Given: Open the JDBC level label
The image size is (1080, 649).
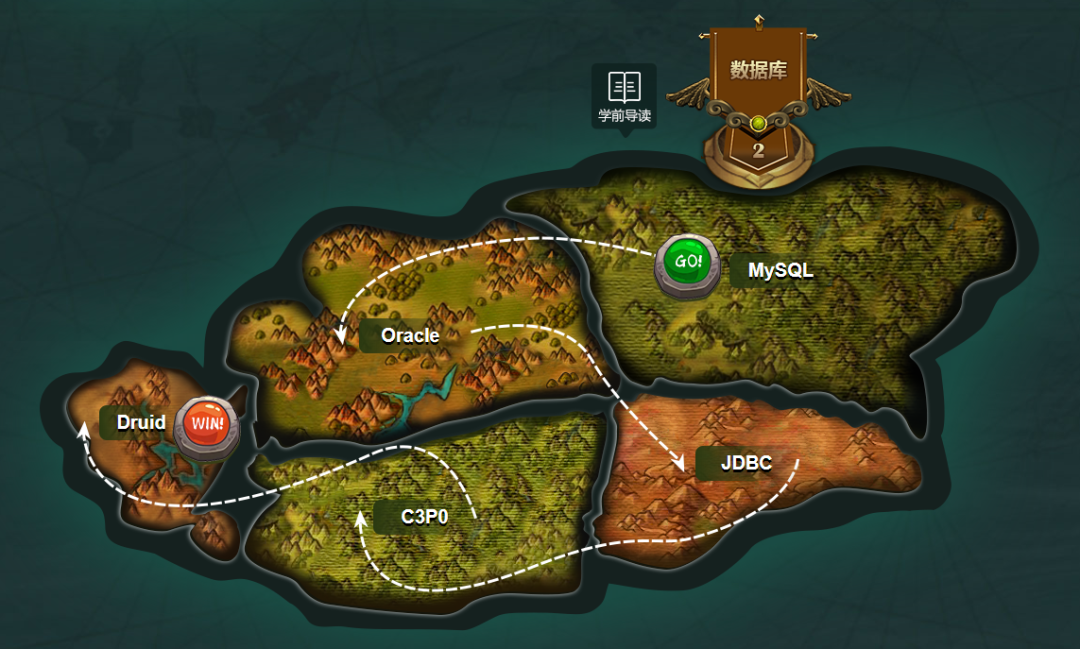Looking at the screenshot, I should click(745, 464).
